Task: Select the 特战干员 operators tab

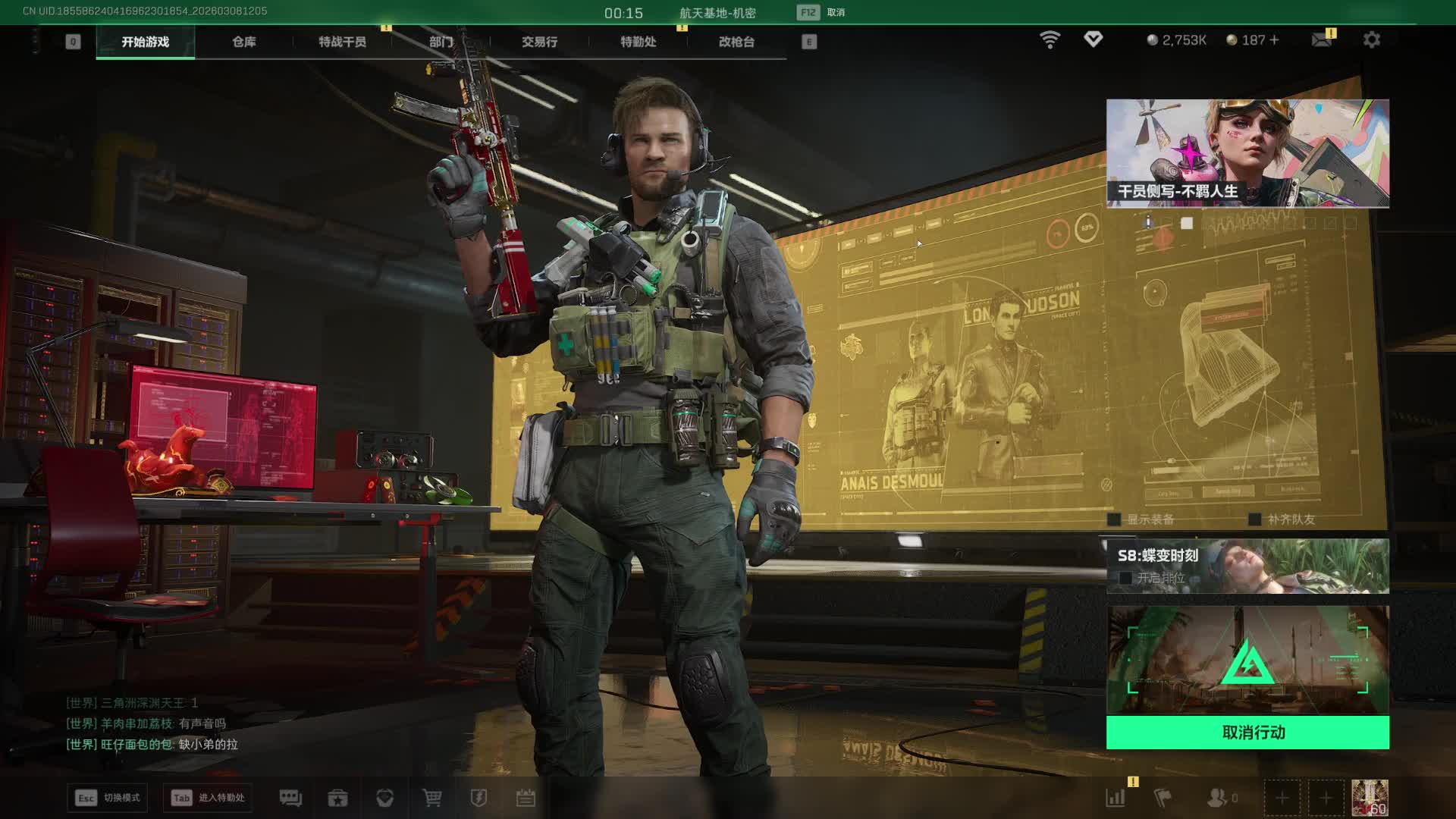Action: tap(342, 42)
